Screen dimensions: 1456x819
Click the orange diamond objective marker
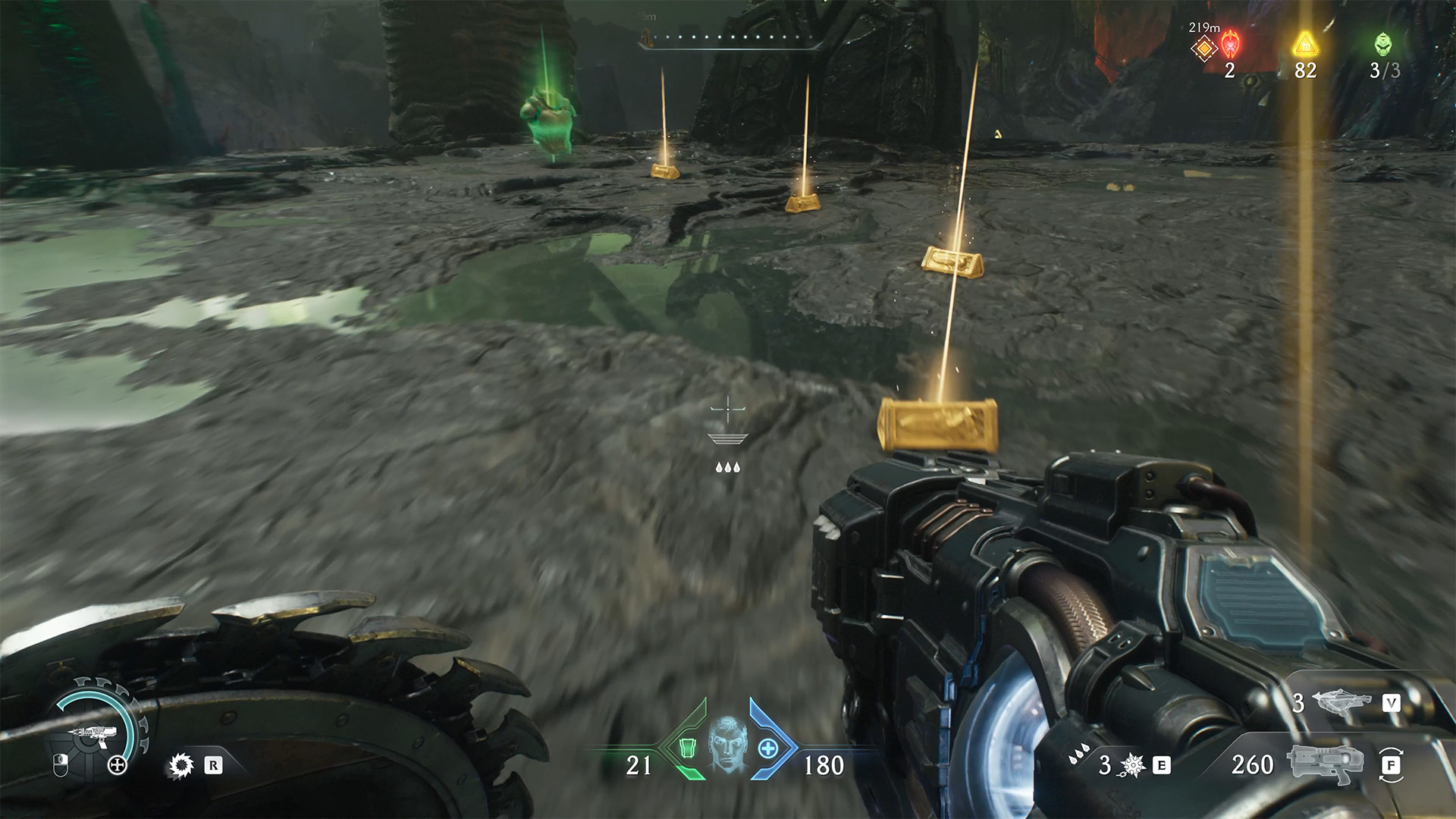tap(1203, 49)
